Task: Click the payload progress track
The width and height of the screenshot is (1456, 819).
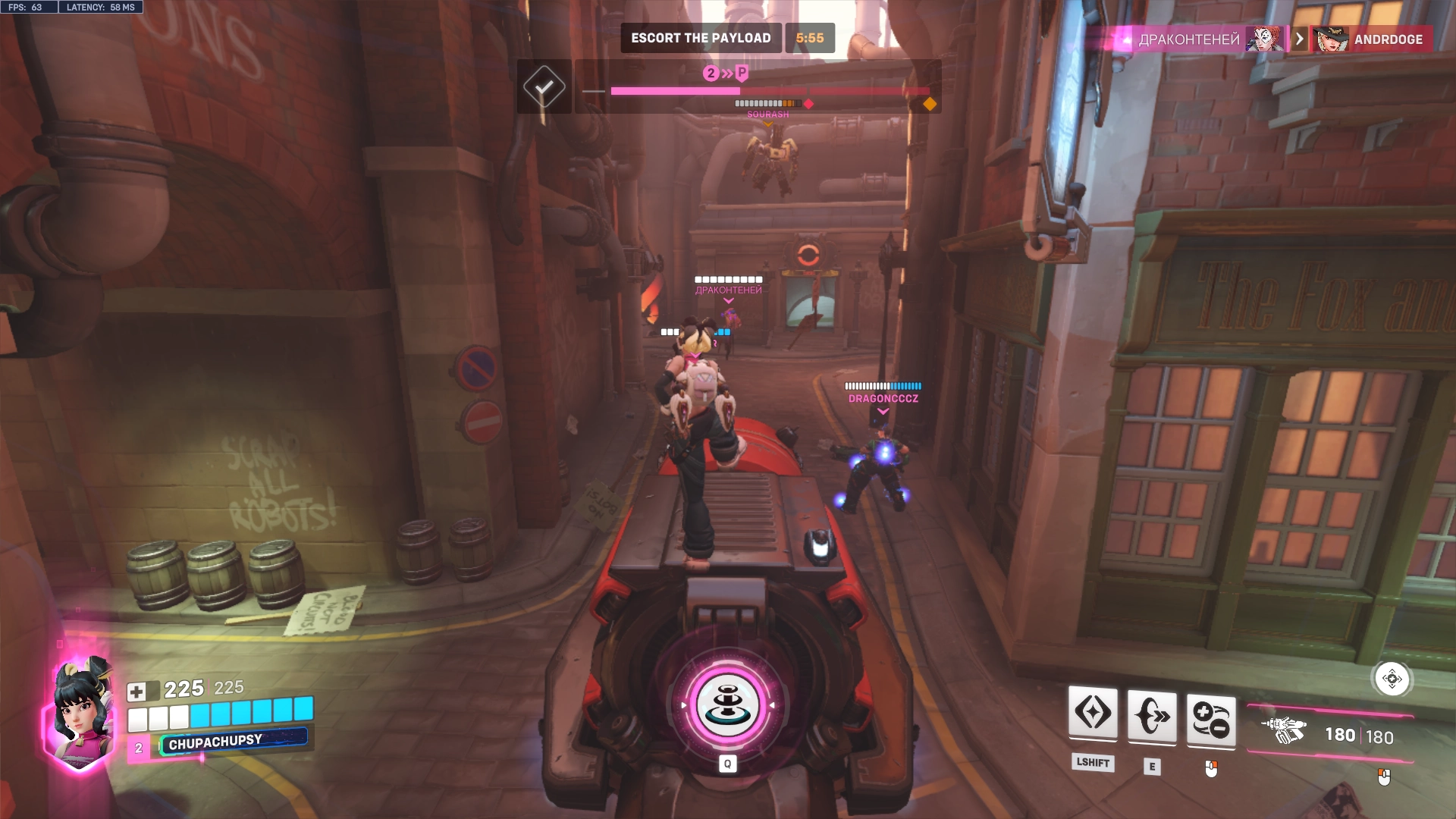Action: [x=758, y=91]
